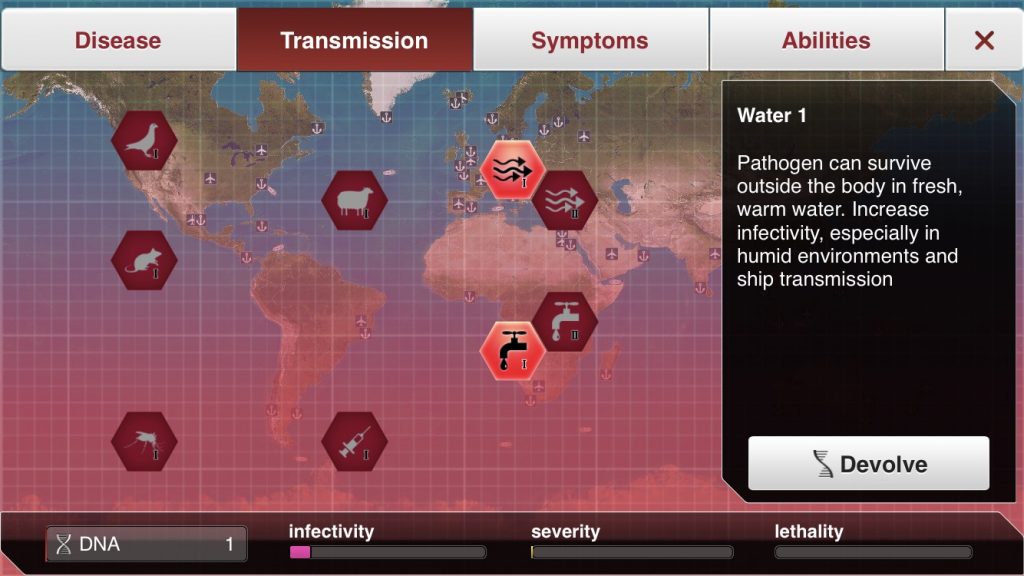Choose the Livestock sheep transmission hexagon

[x=354, y=200]
